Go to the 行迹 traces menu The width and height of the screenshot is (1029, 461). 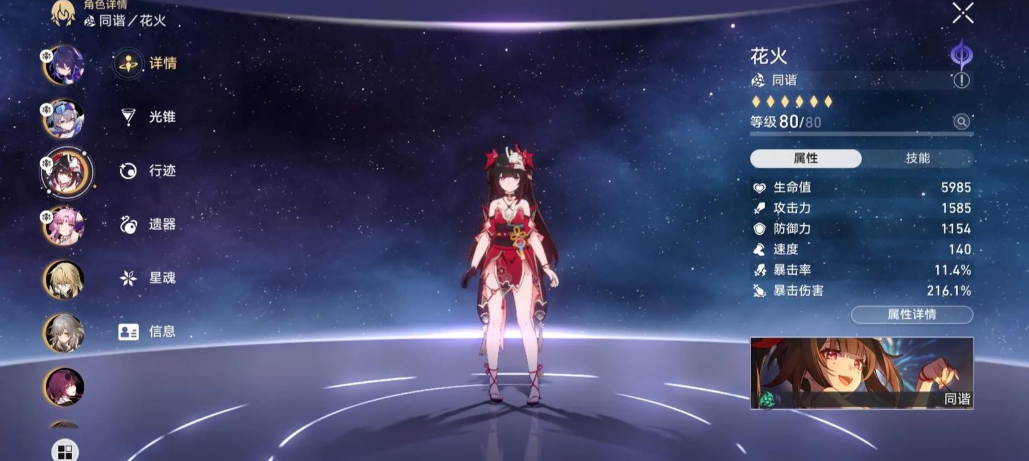click(x=146, y=171)
